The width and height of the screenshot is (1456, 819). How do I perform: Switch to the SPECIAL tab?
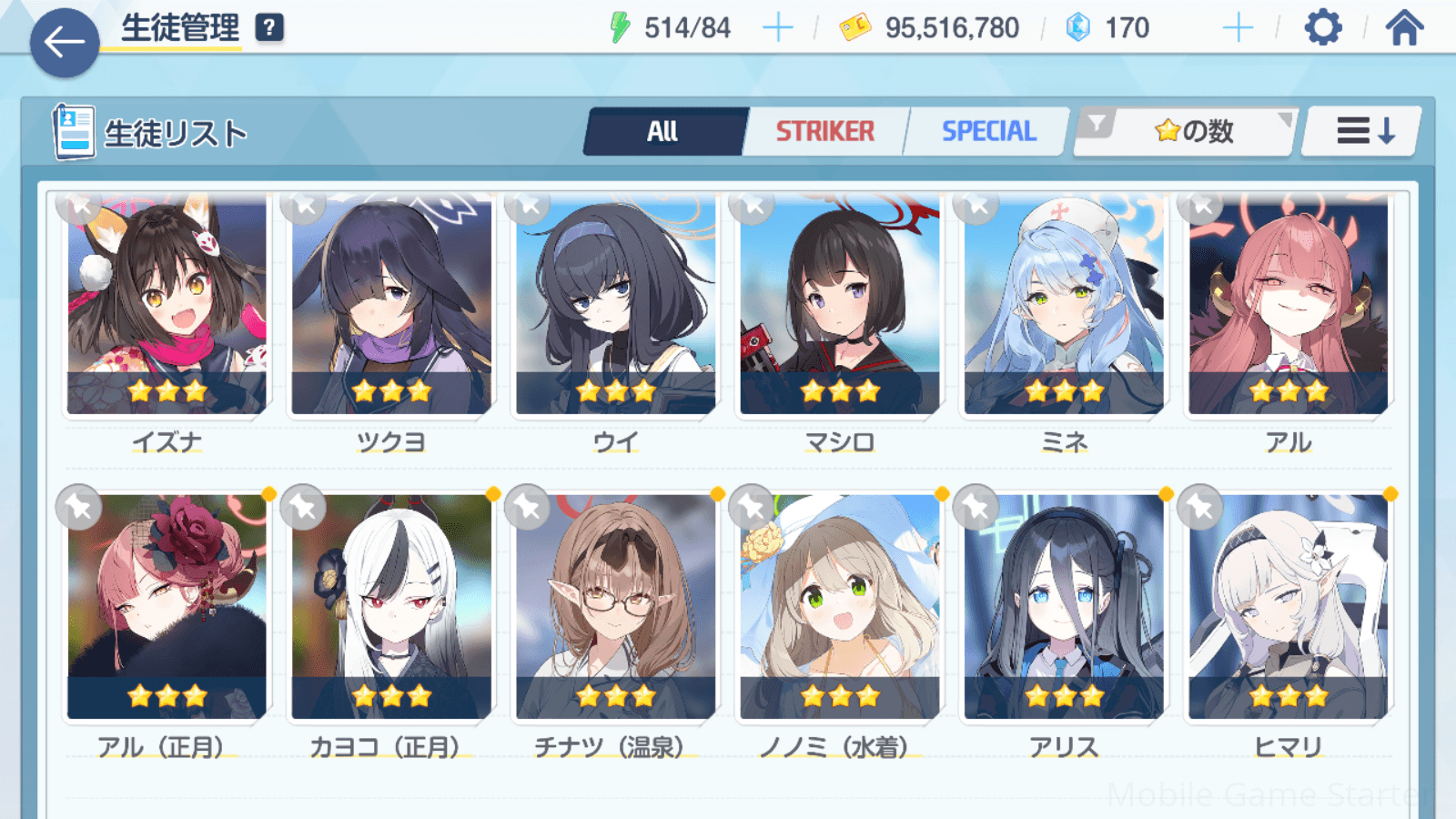(x=988, y=132)
